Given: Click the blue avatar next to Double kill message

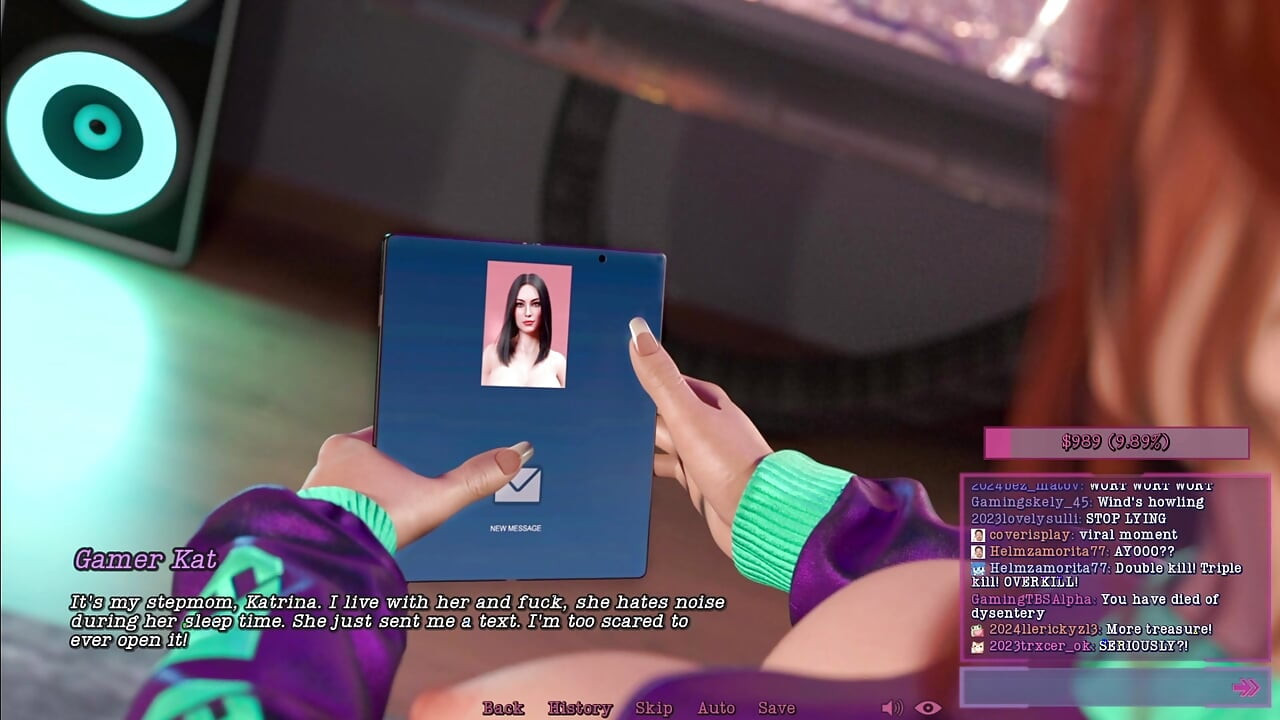Looking at the screenshot, I should 978,569.
